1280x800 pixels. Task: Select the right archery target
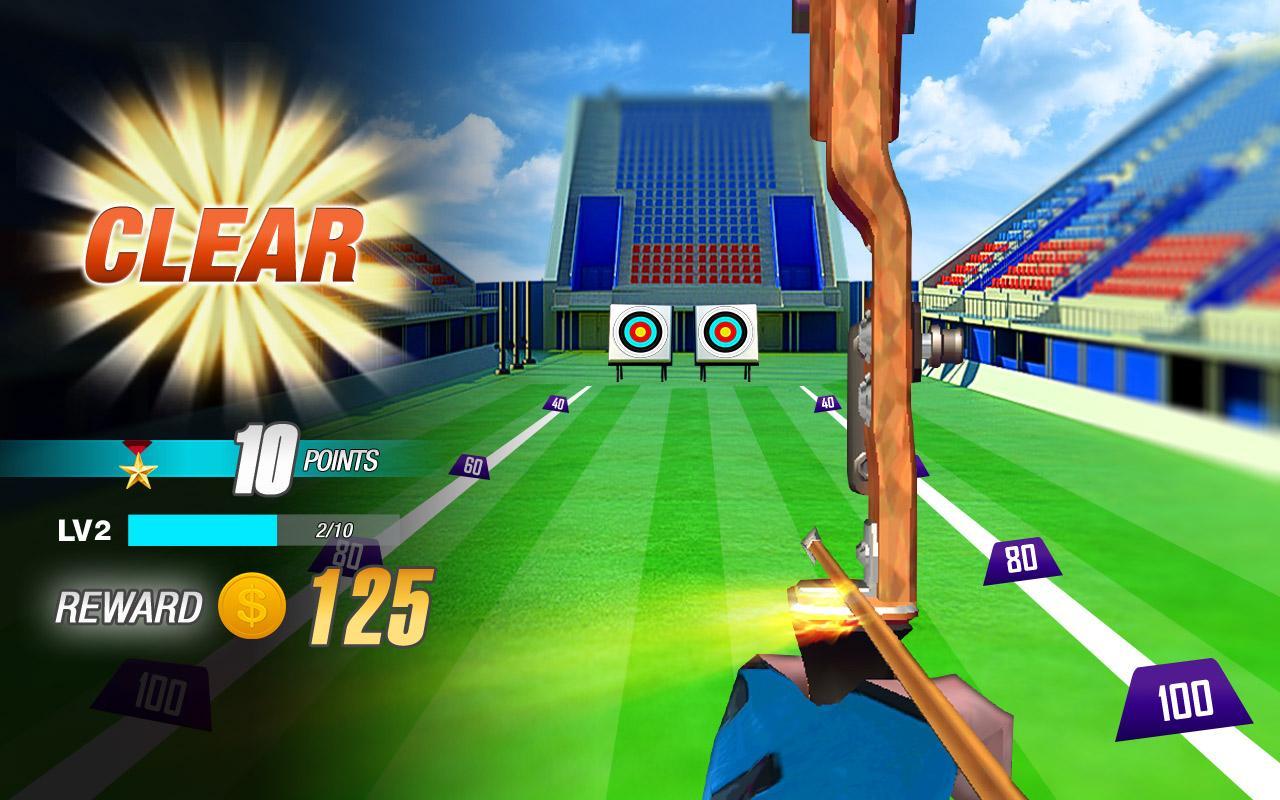point(723,331)
